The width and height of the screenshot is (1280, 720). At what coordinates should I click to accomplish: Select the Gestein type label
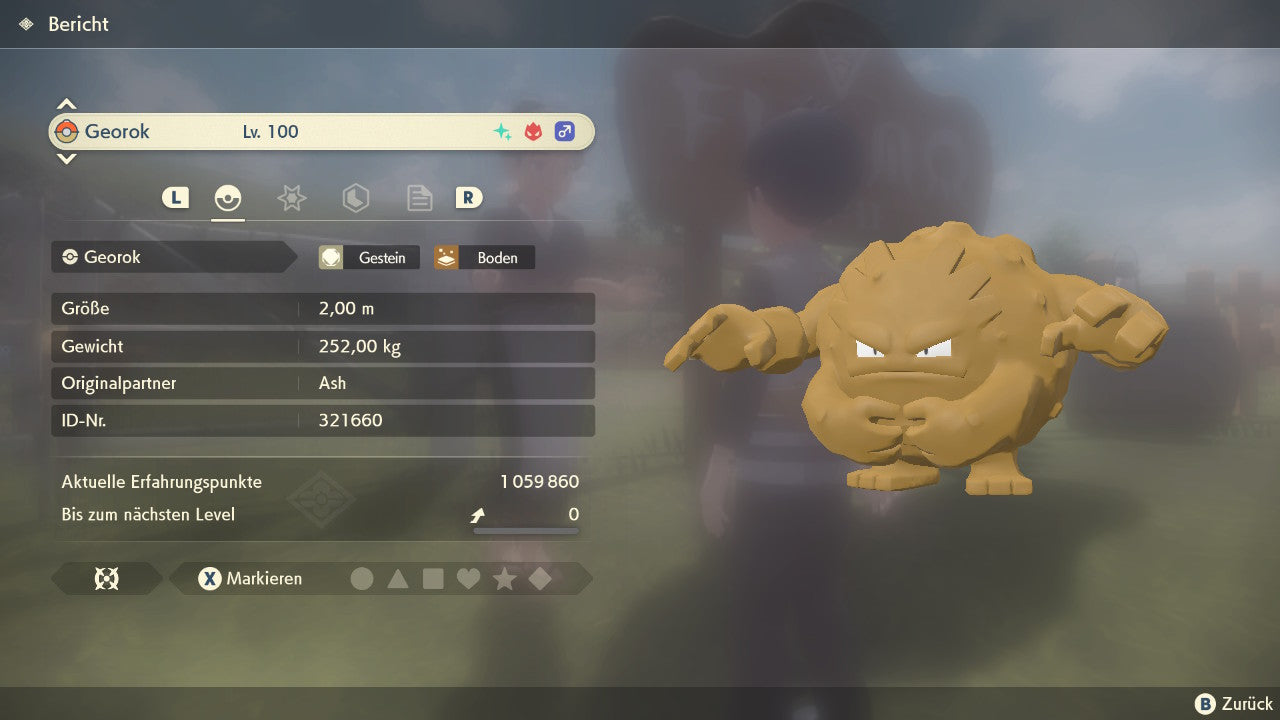coord(369,258)
